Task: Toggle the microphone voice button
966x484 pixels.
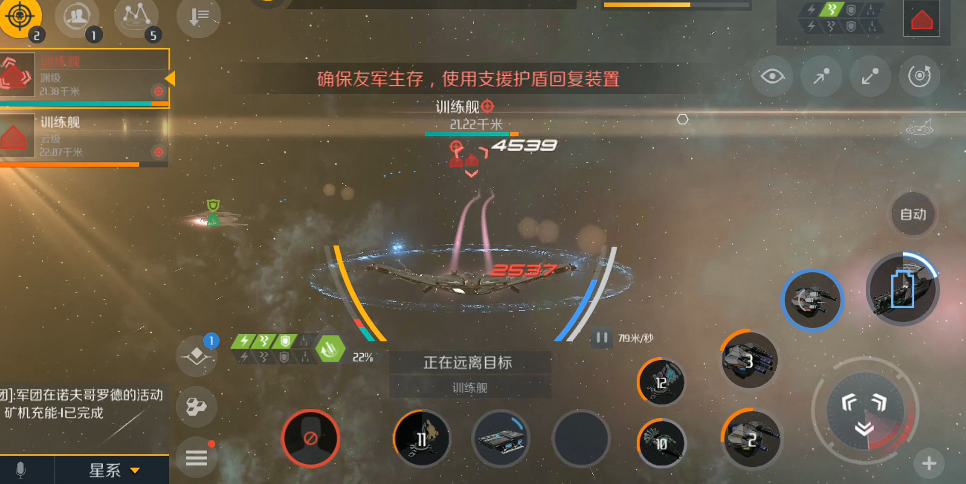Action: [20, 470]
